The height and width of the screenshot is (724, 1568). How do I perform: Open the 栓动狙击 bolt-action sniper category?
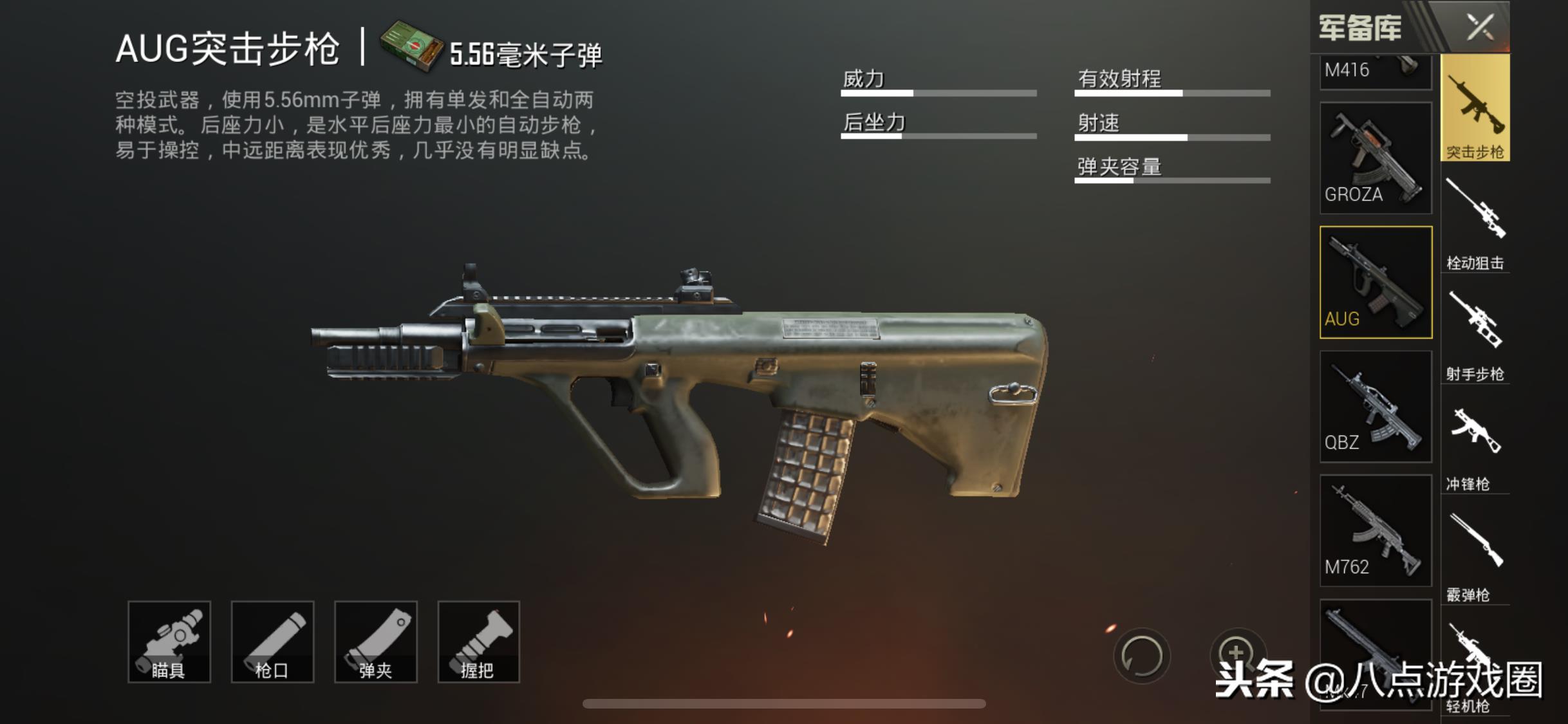1475,222
